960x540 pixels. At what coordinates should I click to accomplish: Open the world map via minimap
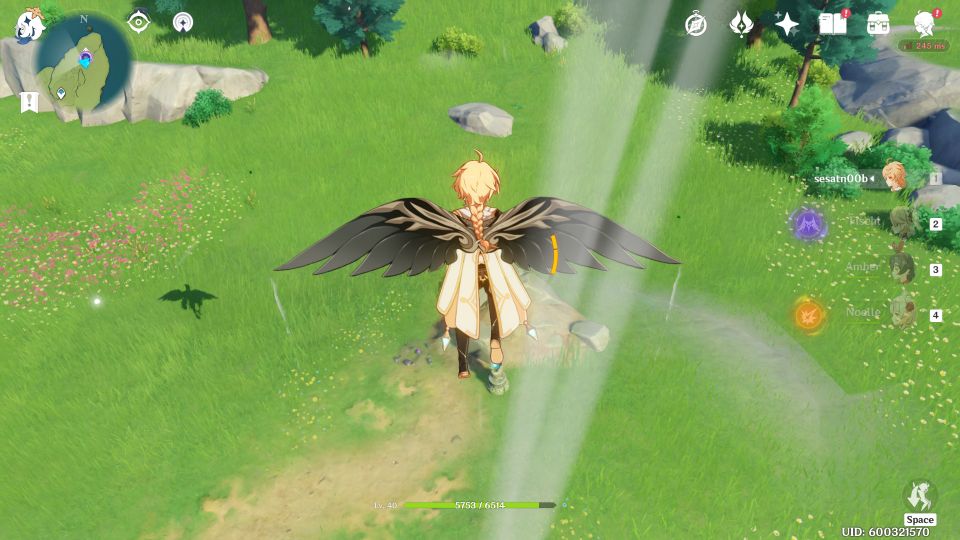[84, 62]
